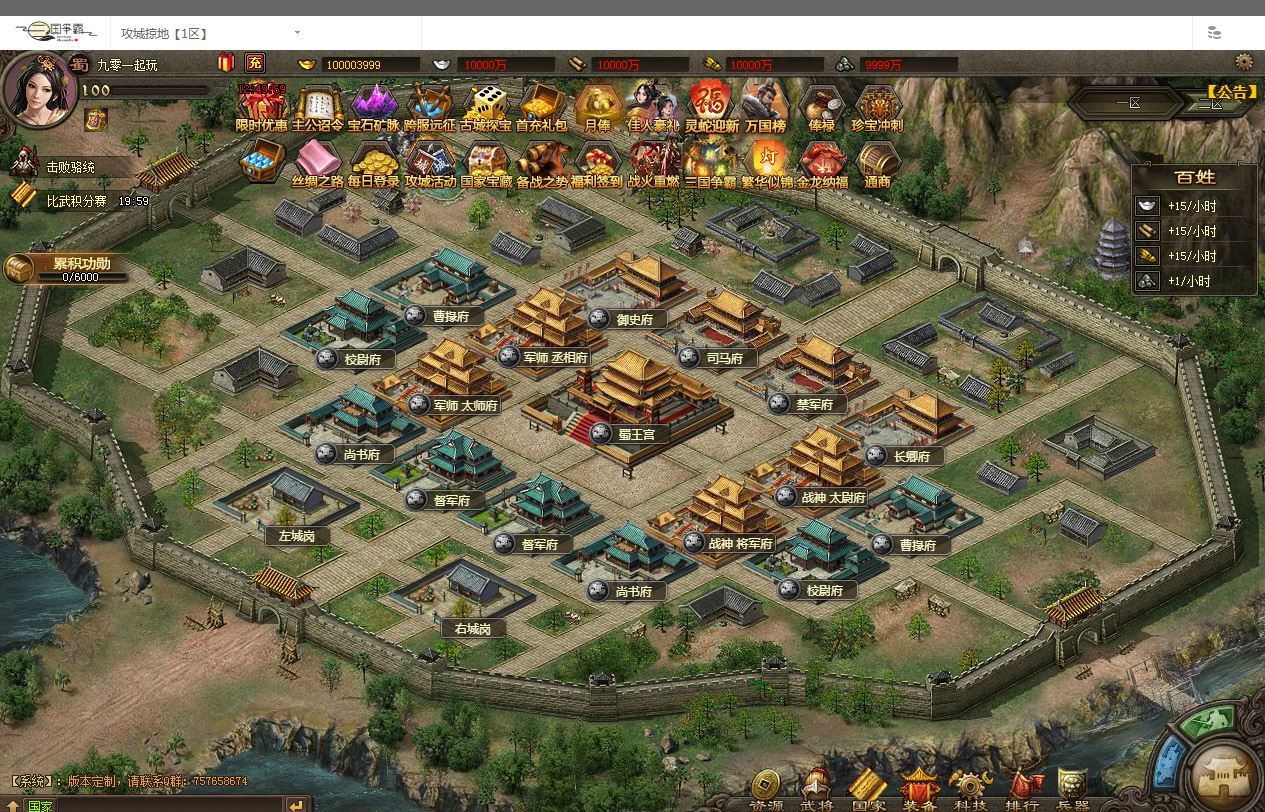Click the player portrait avatar
Image resolution: width=1265 pixels, height=812 pixels.
37,90
